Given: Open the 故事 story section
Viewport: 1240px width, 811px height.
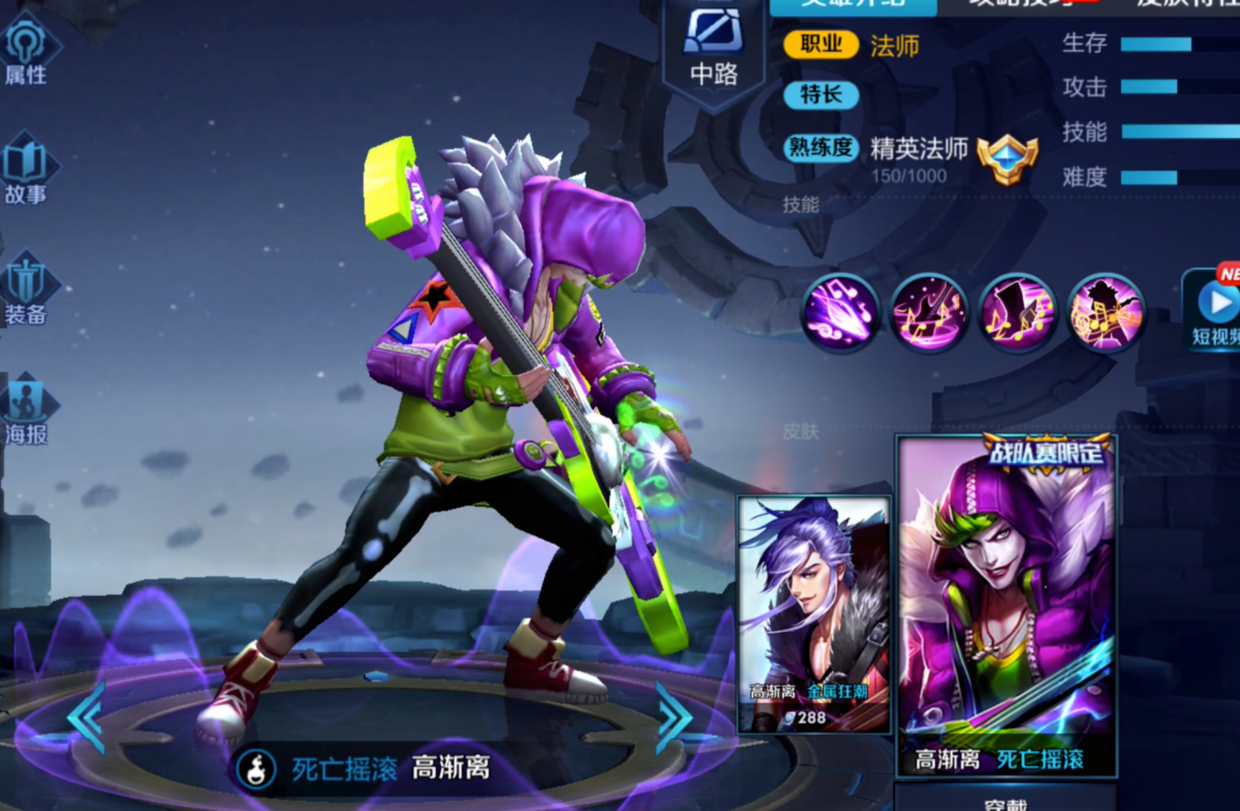Looking at the screenshot, I should click(27, 170).
